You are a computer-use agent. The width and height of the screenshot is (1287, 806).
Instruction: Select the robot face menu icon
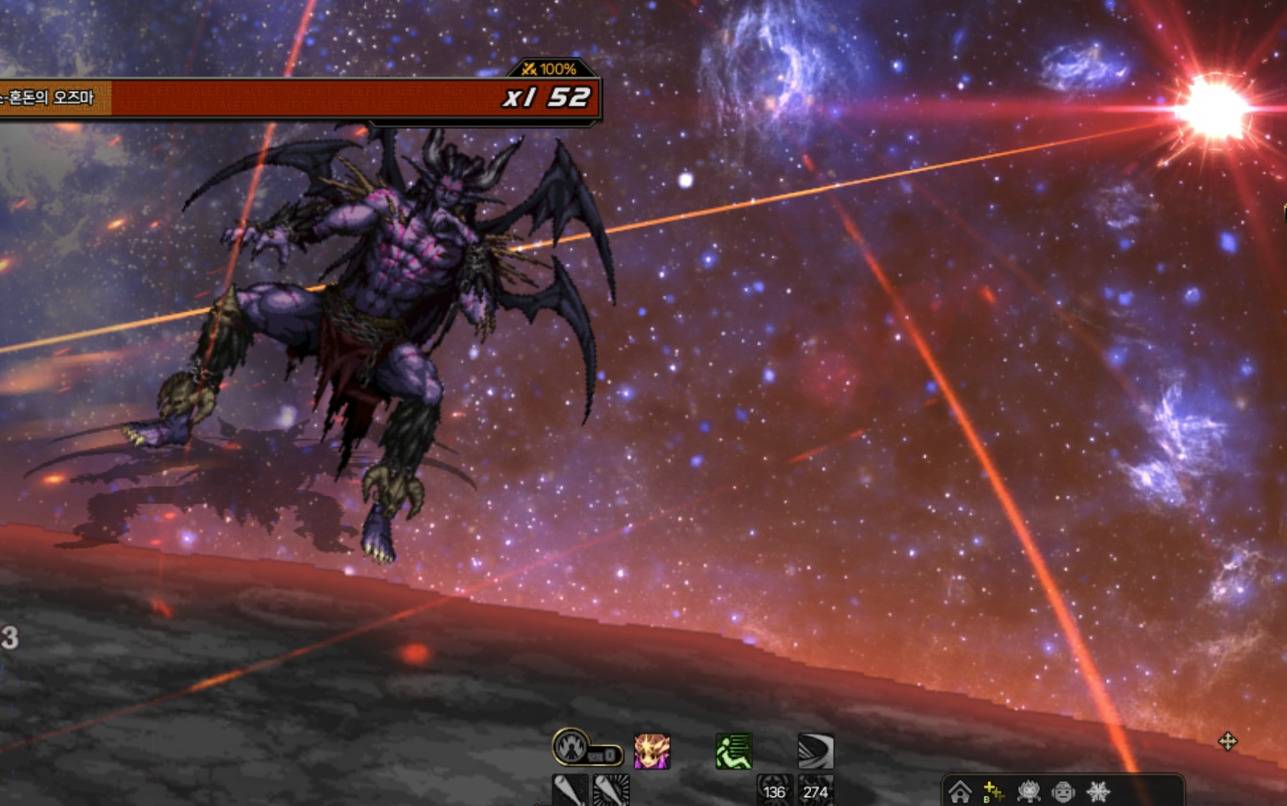coord(1063,792)
